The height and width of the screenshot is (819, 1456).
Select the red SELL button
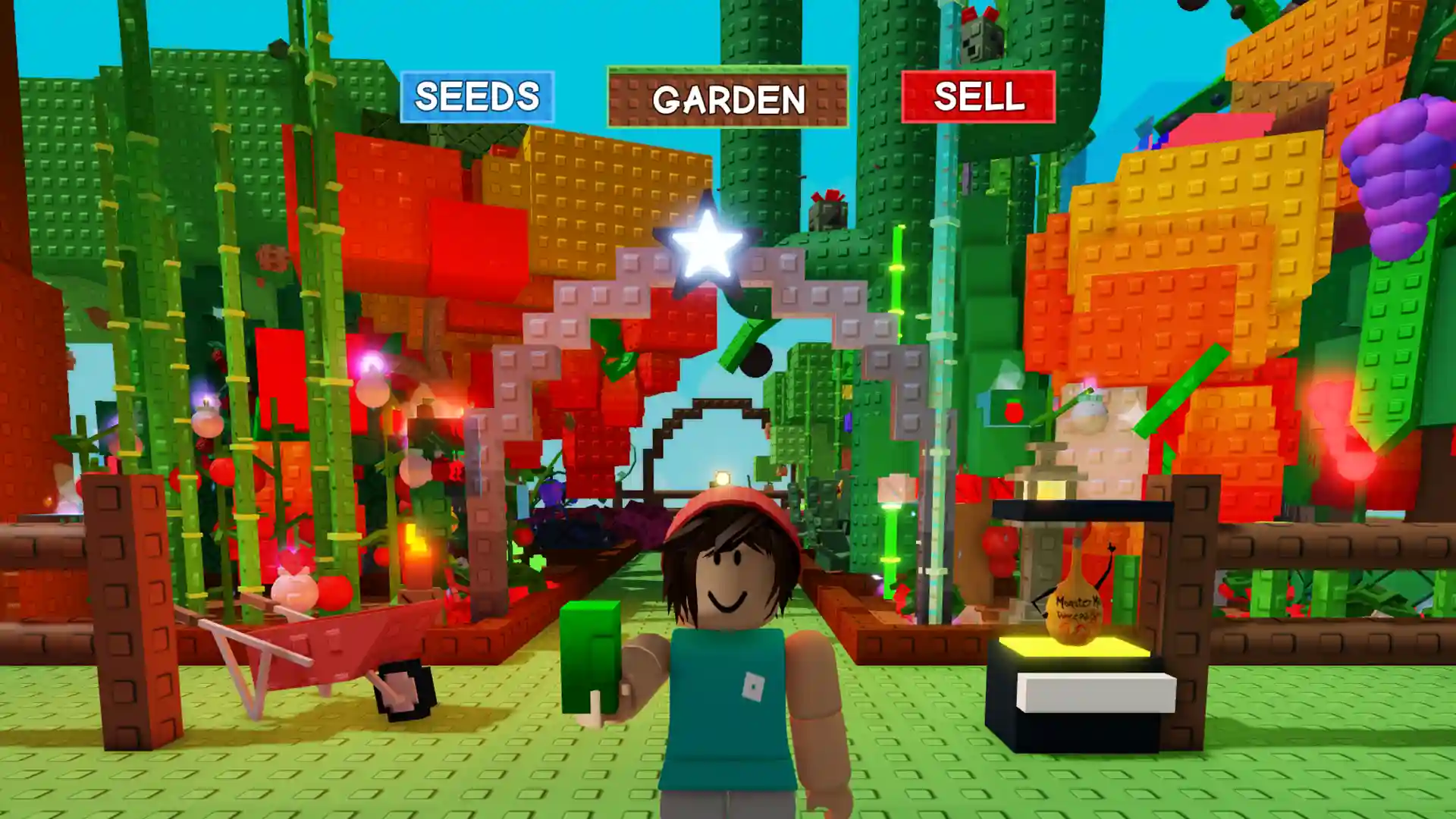978,97
